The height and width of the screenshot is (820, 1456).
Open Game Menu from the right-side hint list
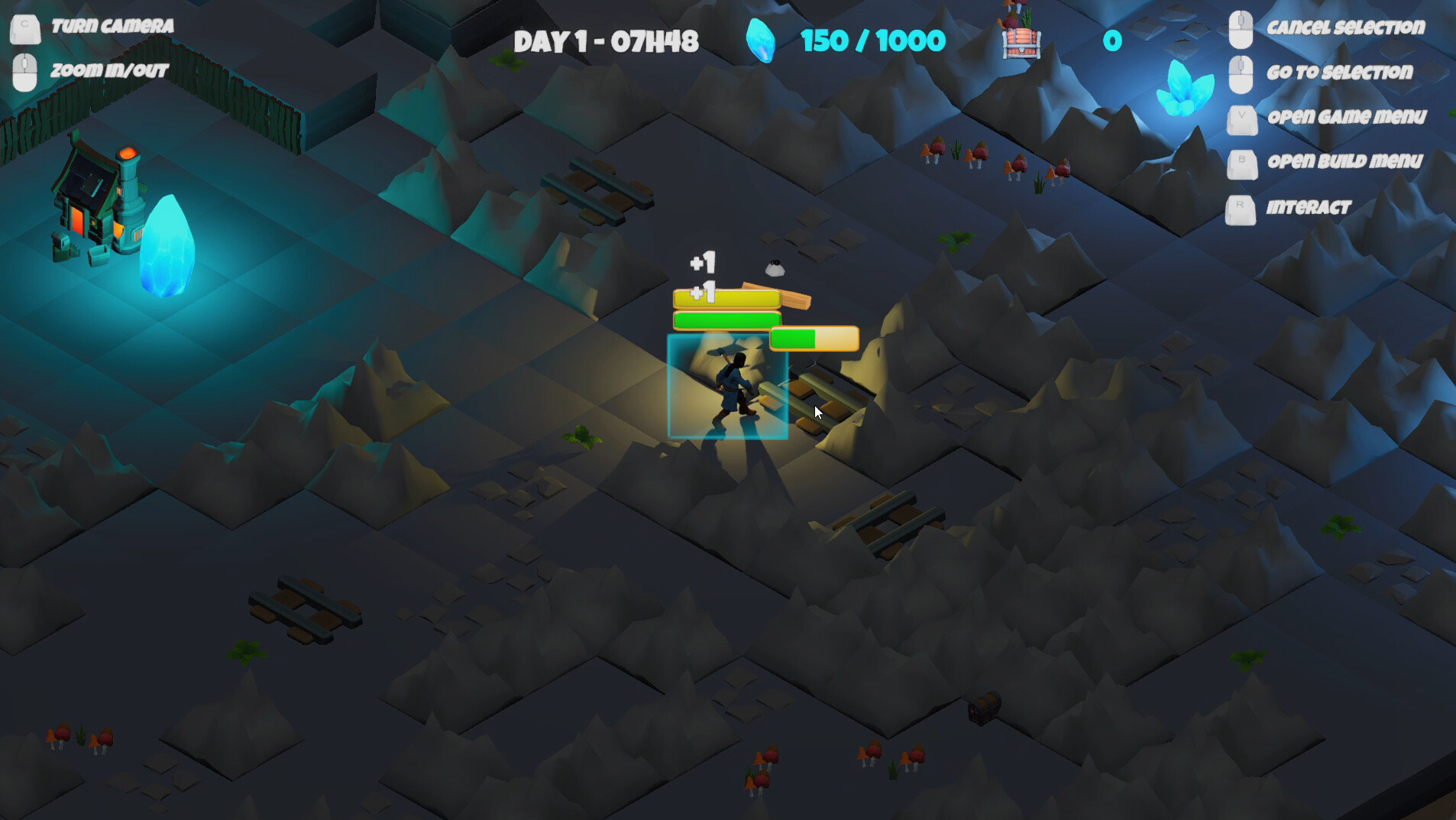tap(1347, 116)
